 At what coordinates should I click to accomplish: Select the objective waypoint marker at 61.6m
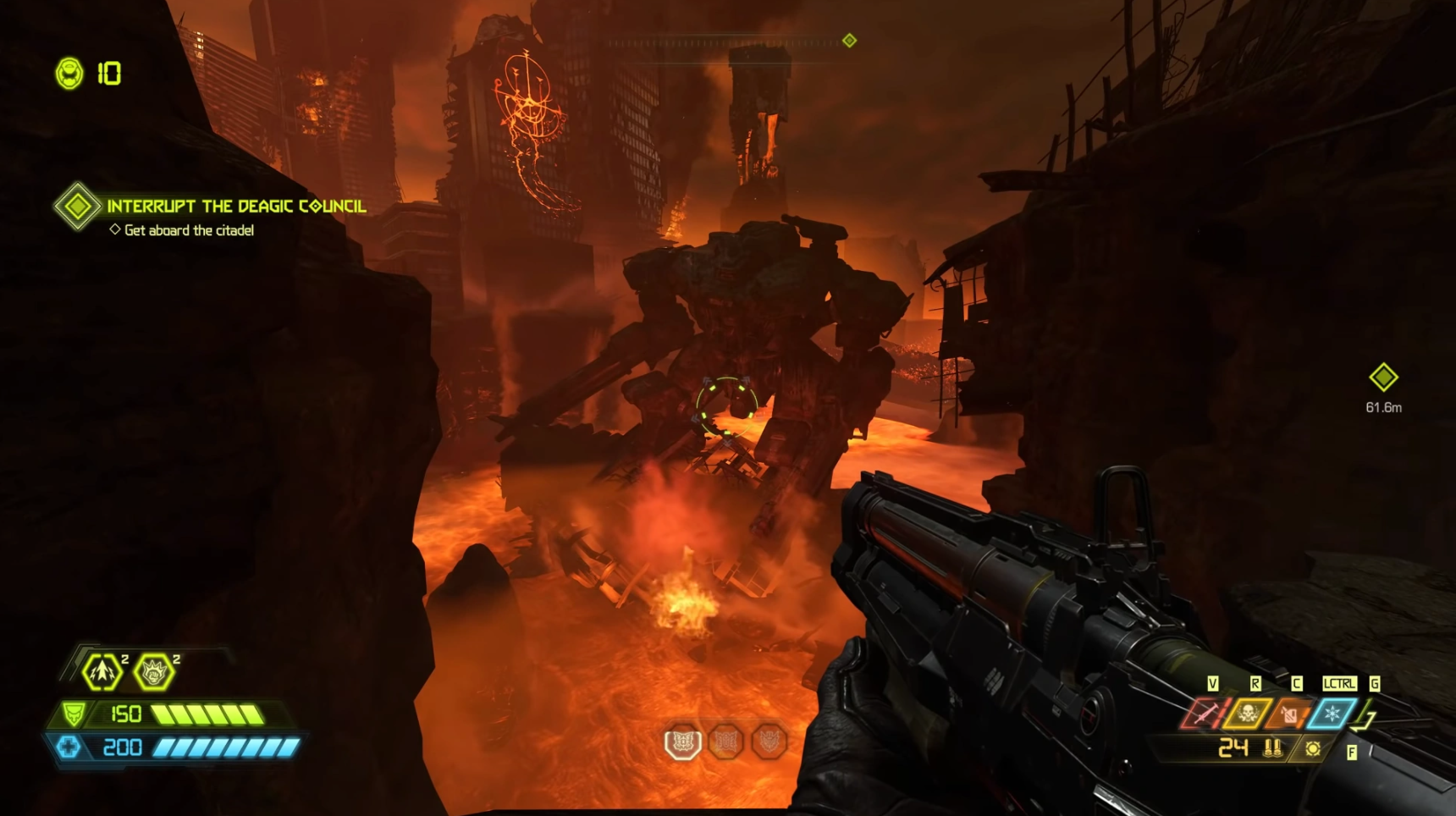1383,378
